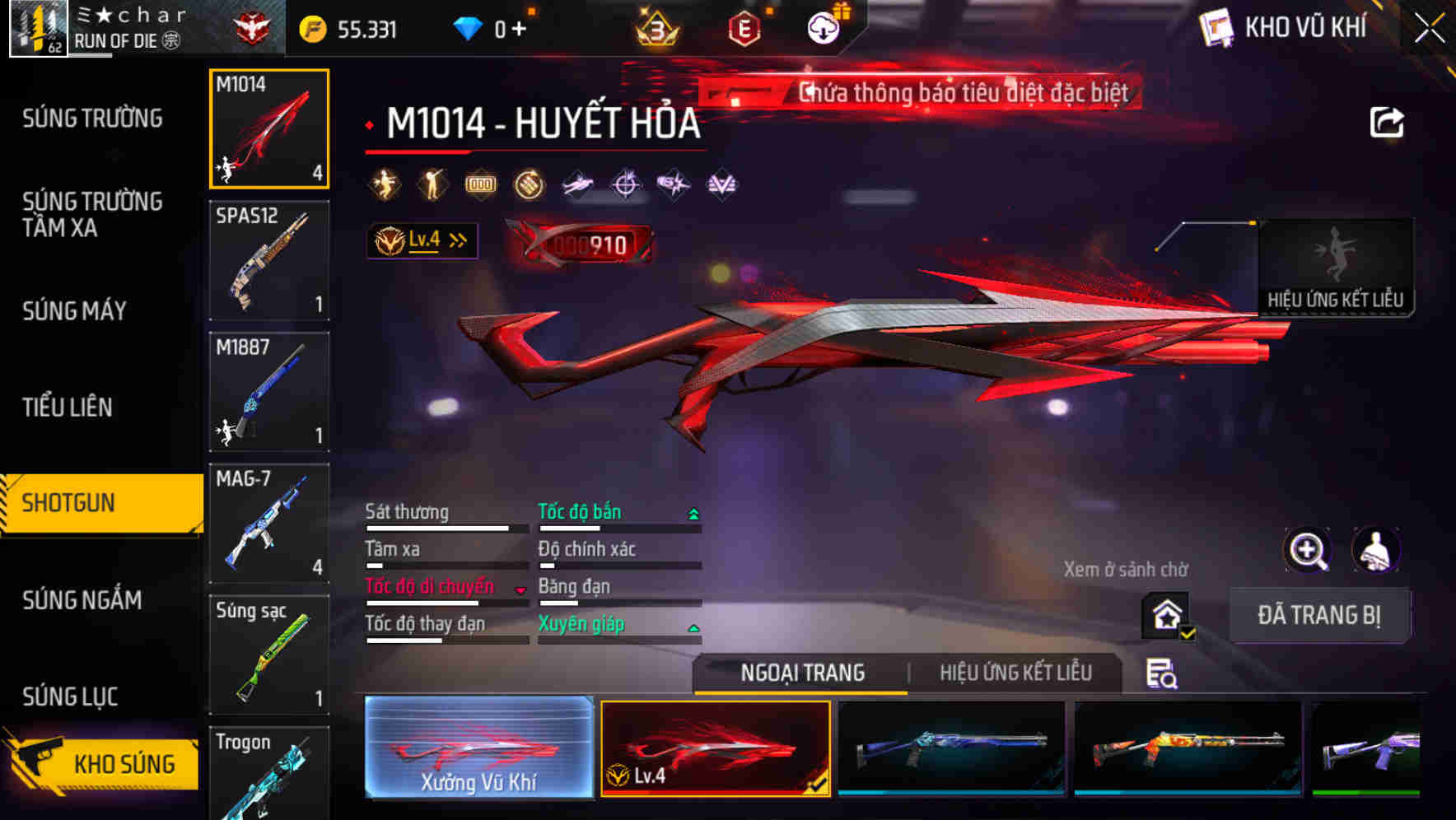1456x820 pixels.
Task: Click the share arrow icon near the weapon name
Action: [x=1387, y=122]
